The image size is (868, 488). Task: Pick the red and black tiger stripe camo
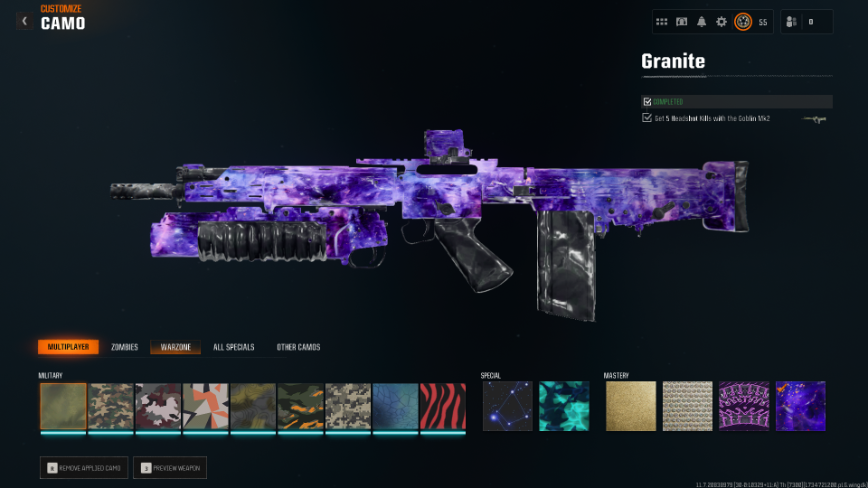pyautogui.click(x=443, y=406)
